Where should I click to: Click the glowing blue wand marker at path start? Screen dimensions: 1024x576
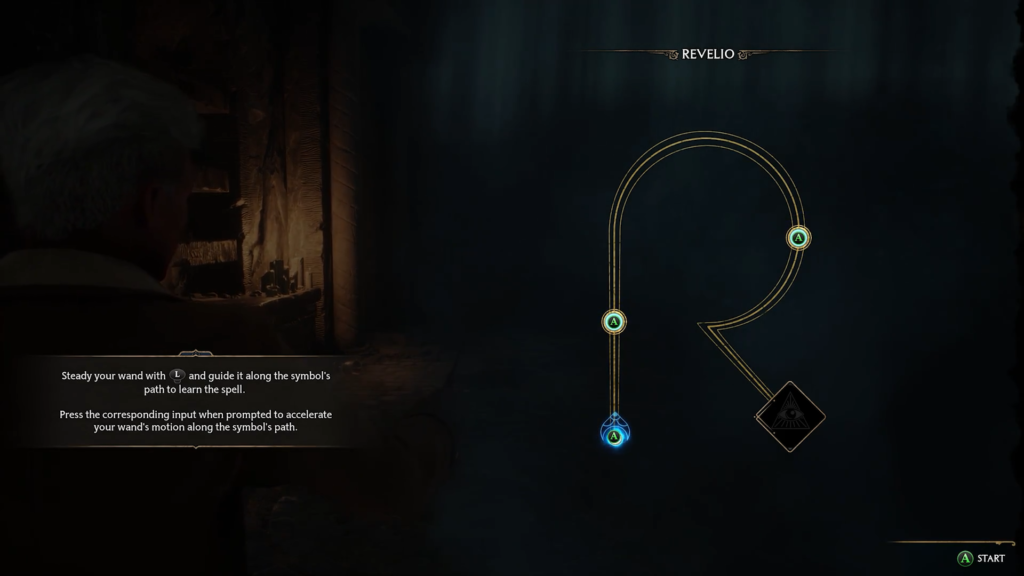coord(614,434)
